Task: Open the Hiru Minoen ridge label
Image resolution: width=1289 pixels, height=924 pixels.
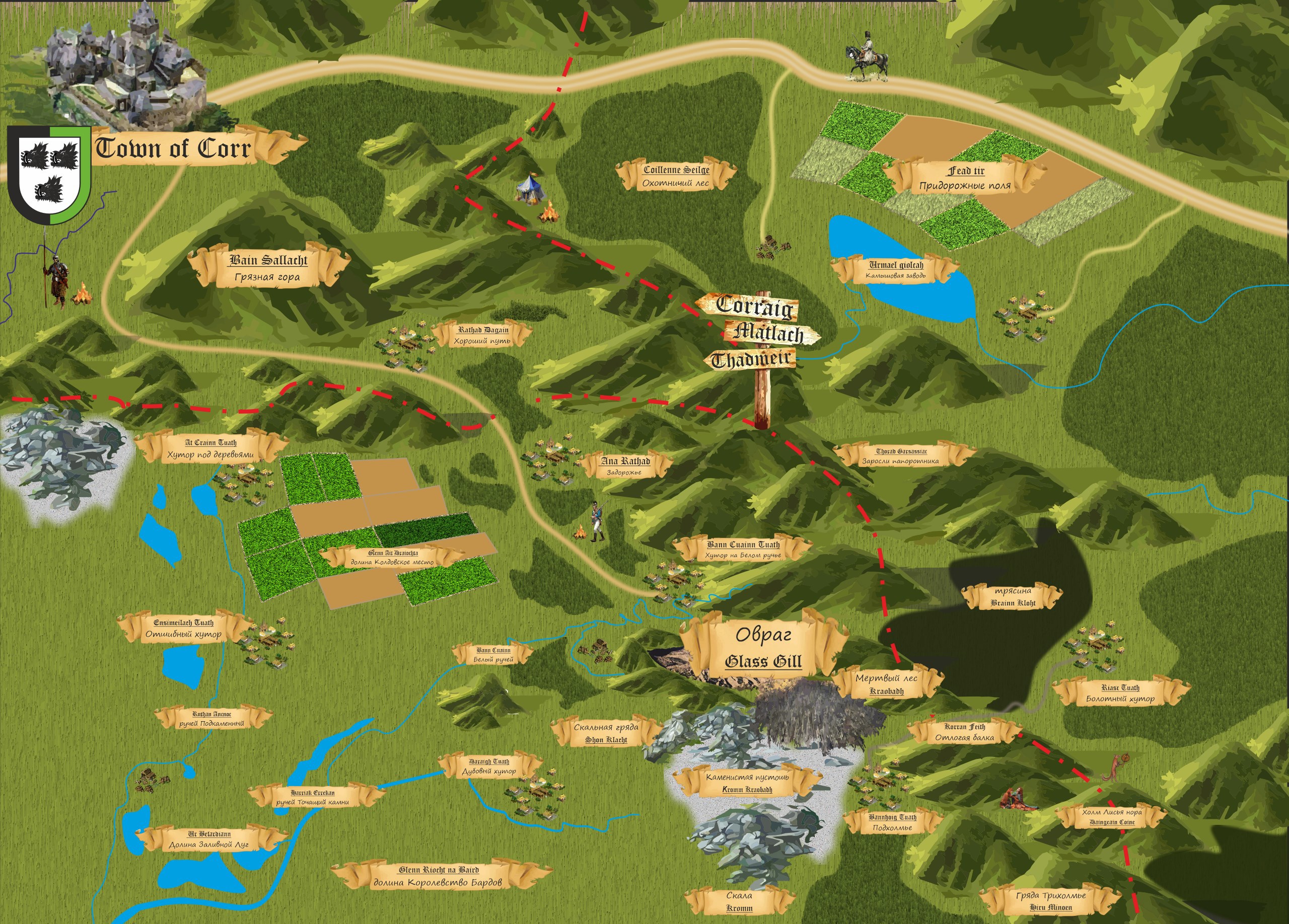Action: 1051,901
